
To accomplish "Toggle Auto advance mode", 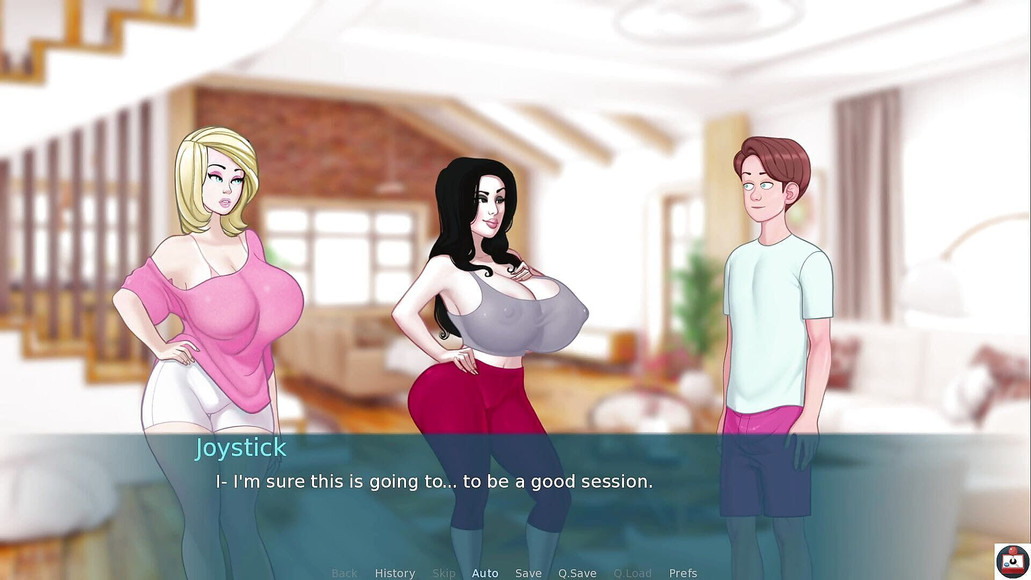I will [x=485, y=573].
